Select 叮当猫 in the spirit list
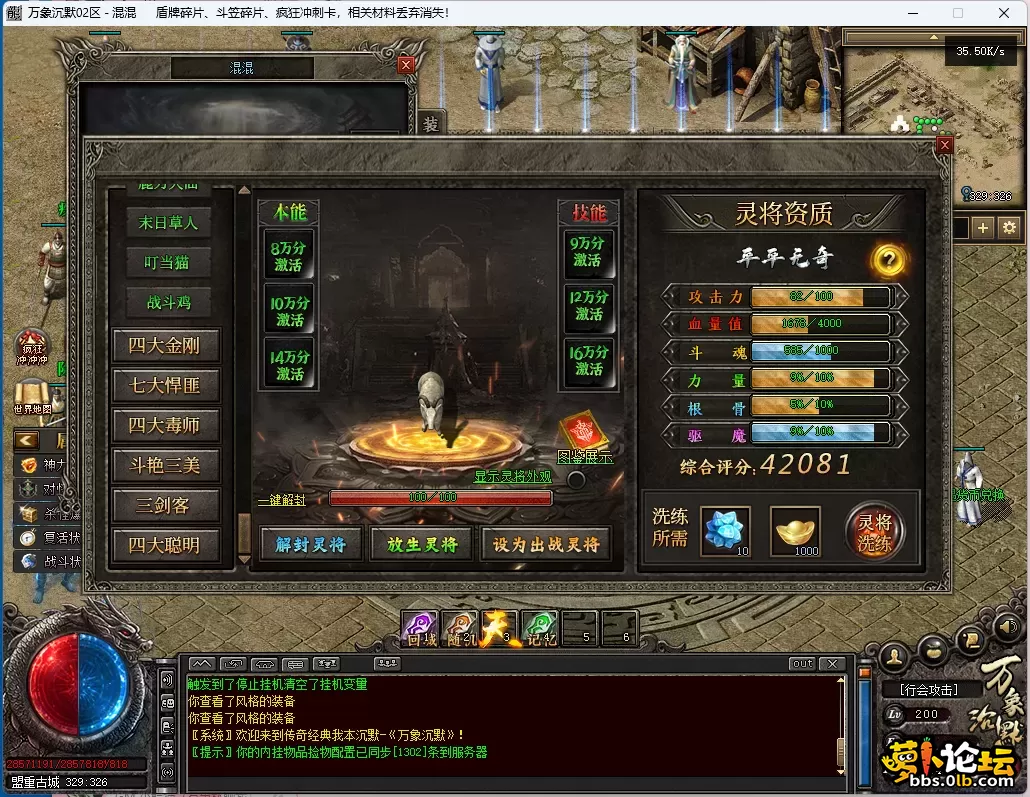Image resolution: width=1030 pixels, height=797 pixels. click(168, 263)
